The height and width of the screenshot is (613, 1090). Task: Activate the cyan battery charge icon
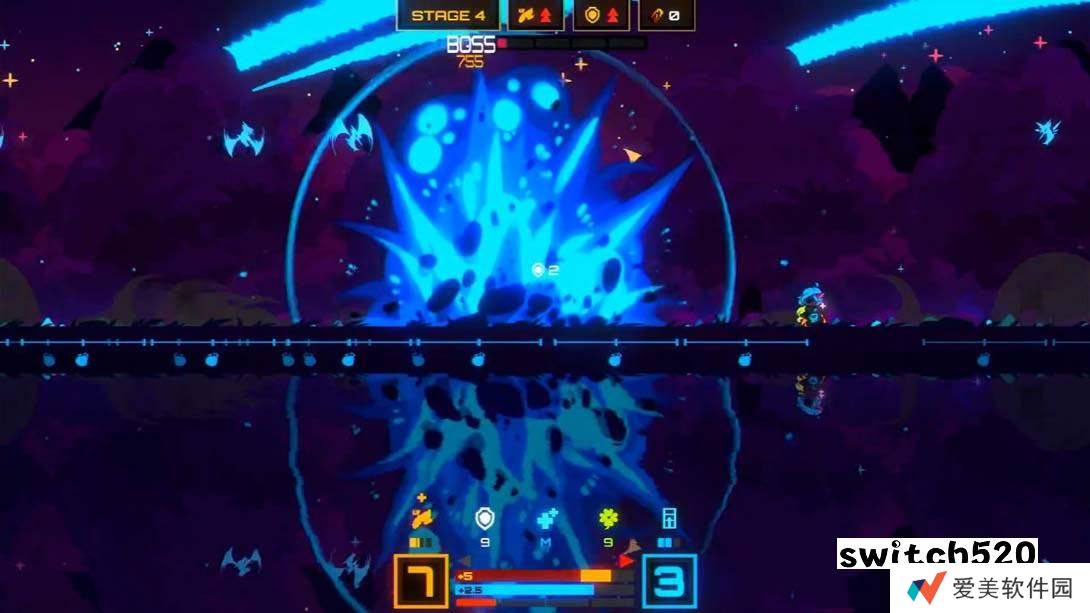(x=669, y=518)
